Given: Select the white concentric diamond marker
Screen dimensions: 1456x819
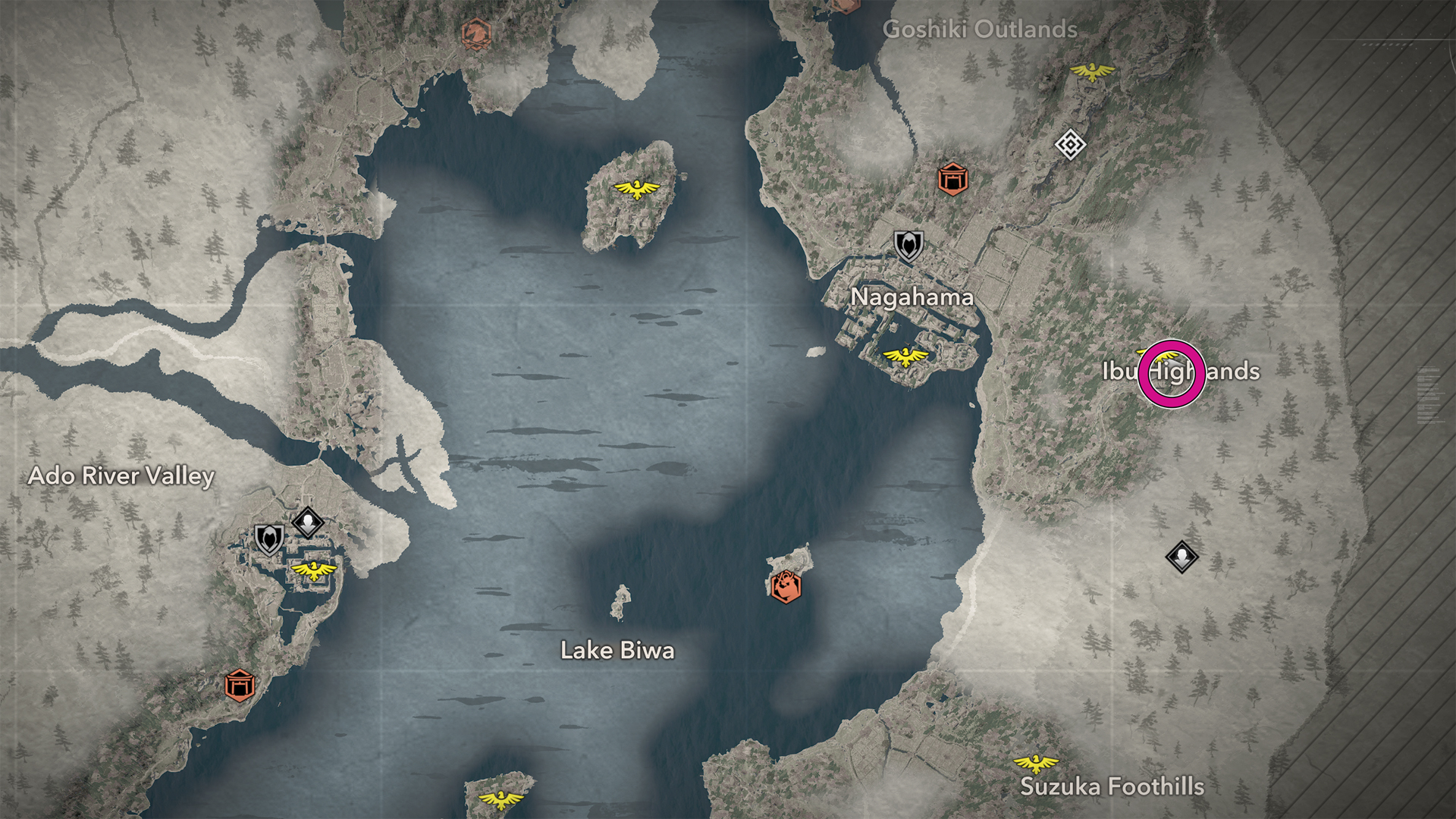Looking at the screenshot, I should point(1070,144).
